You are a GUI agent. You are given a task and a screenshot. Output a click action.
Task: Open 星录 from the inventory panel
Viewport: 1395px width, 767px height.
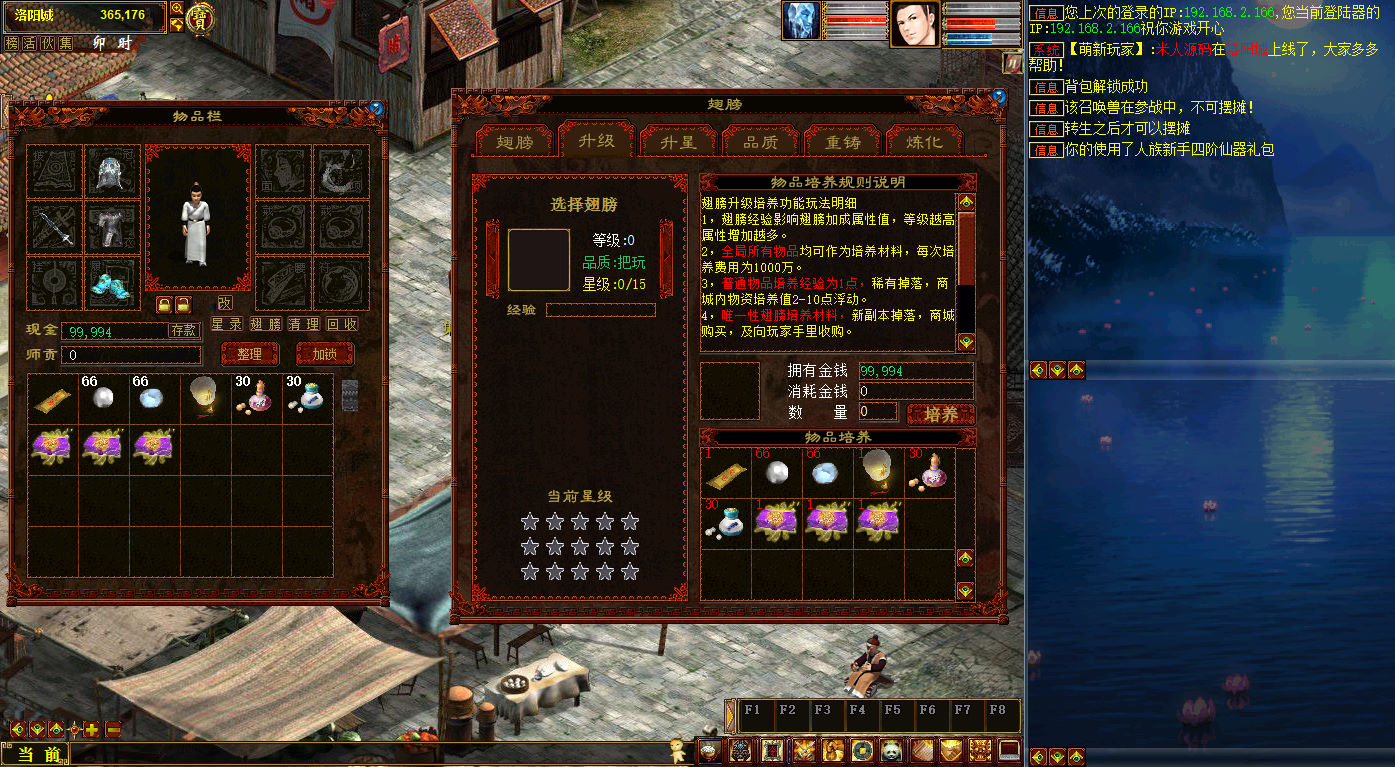point(226,325)
